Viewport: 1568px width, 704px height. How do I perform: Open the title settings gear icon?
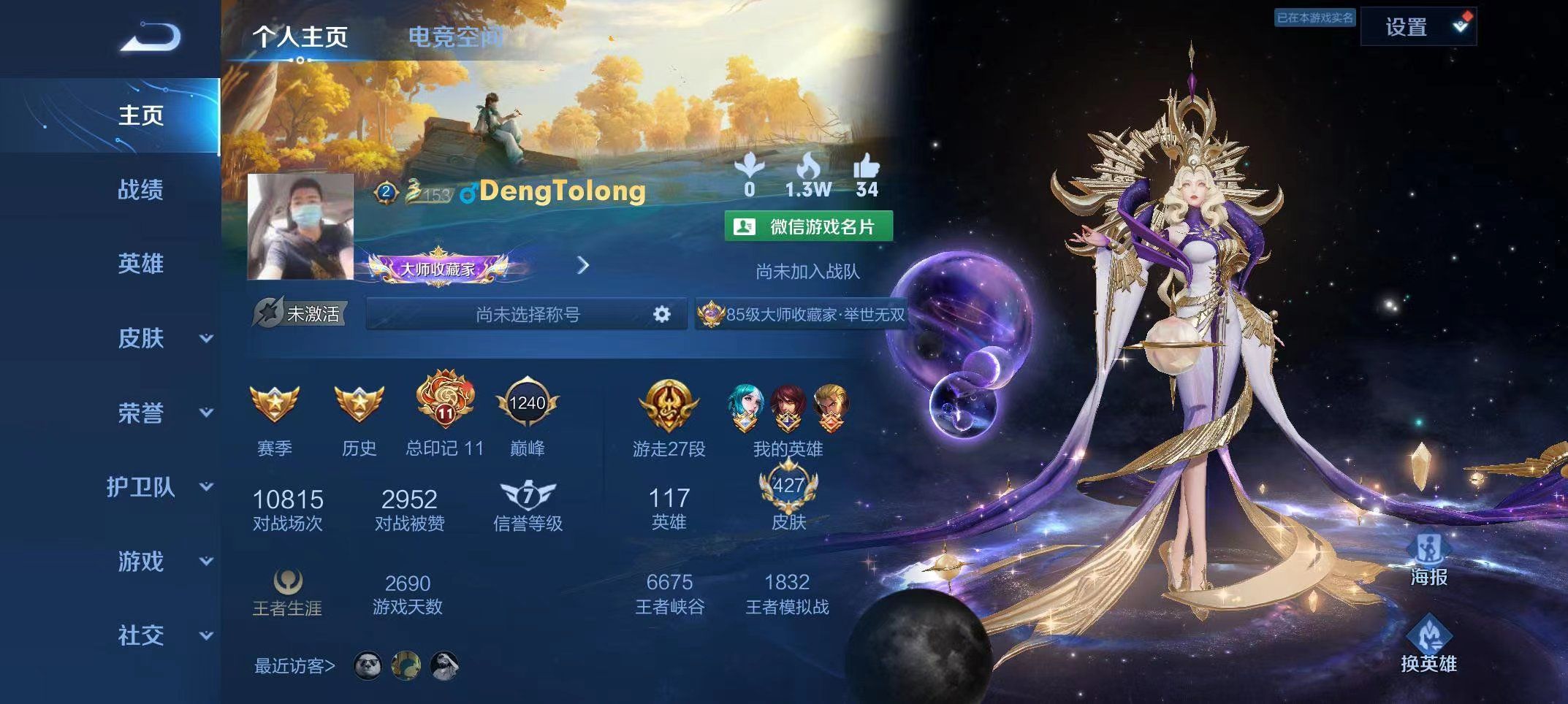661,314
